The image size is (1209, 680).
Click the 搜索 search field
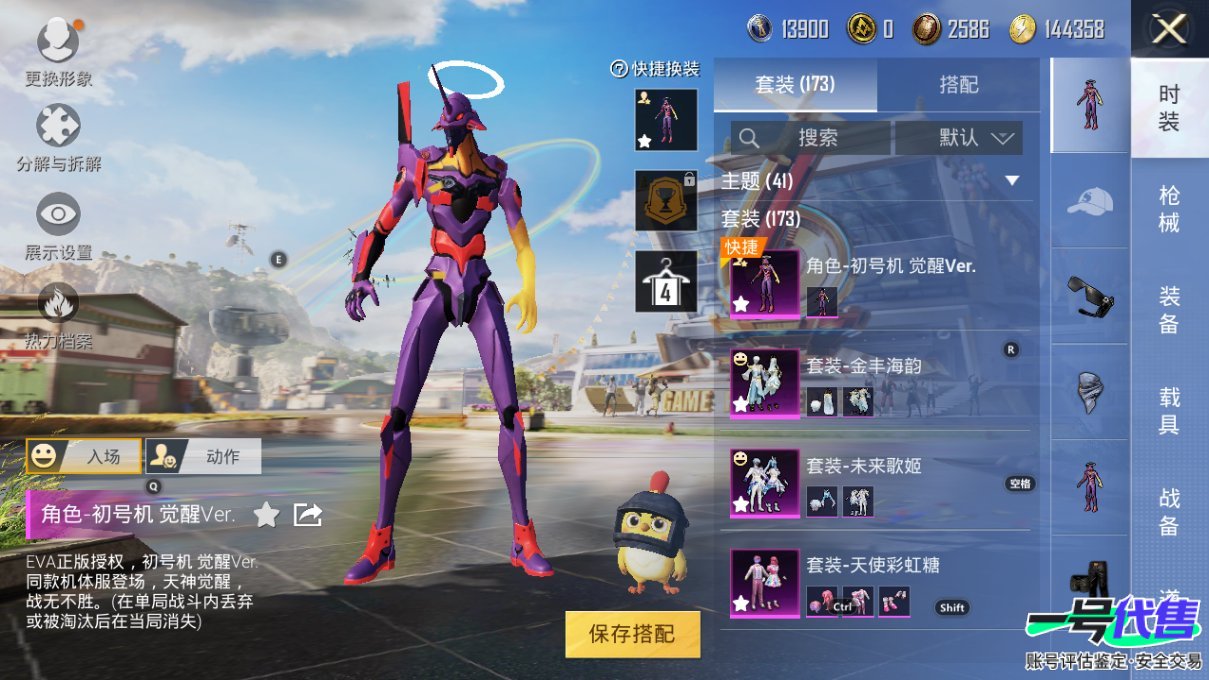(x=810, y=138)
